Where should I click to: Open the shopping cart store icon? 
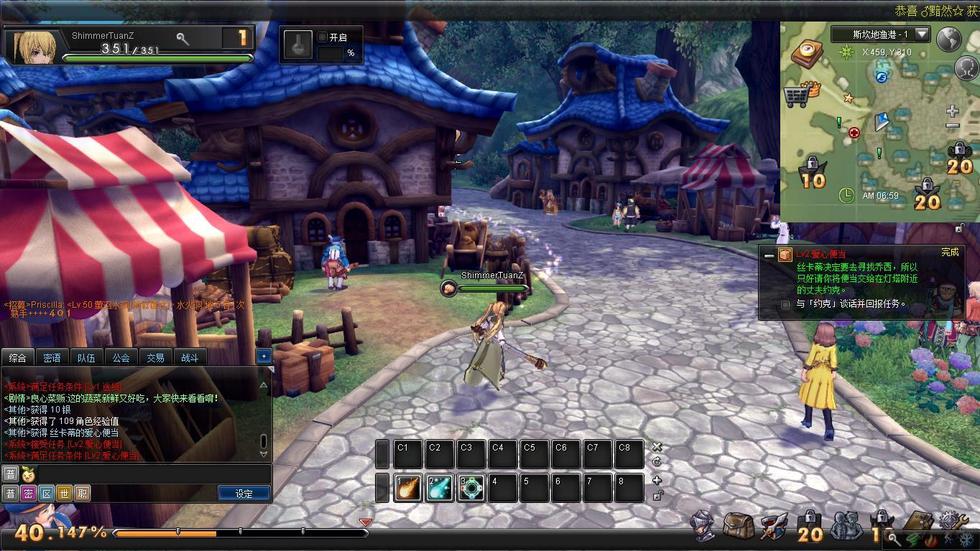pos(797,96)
